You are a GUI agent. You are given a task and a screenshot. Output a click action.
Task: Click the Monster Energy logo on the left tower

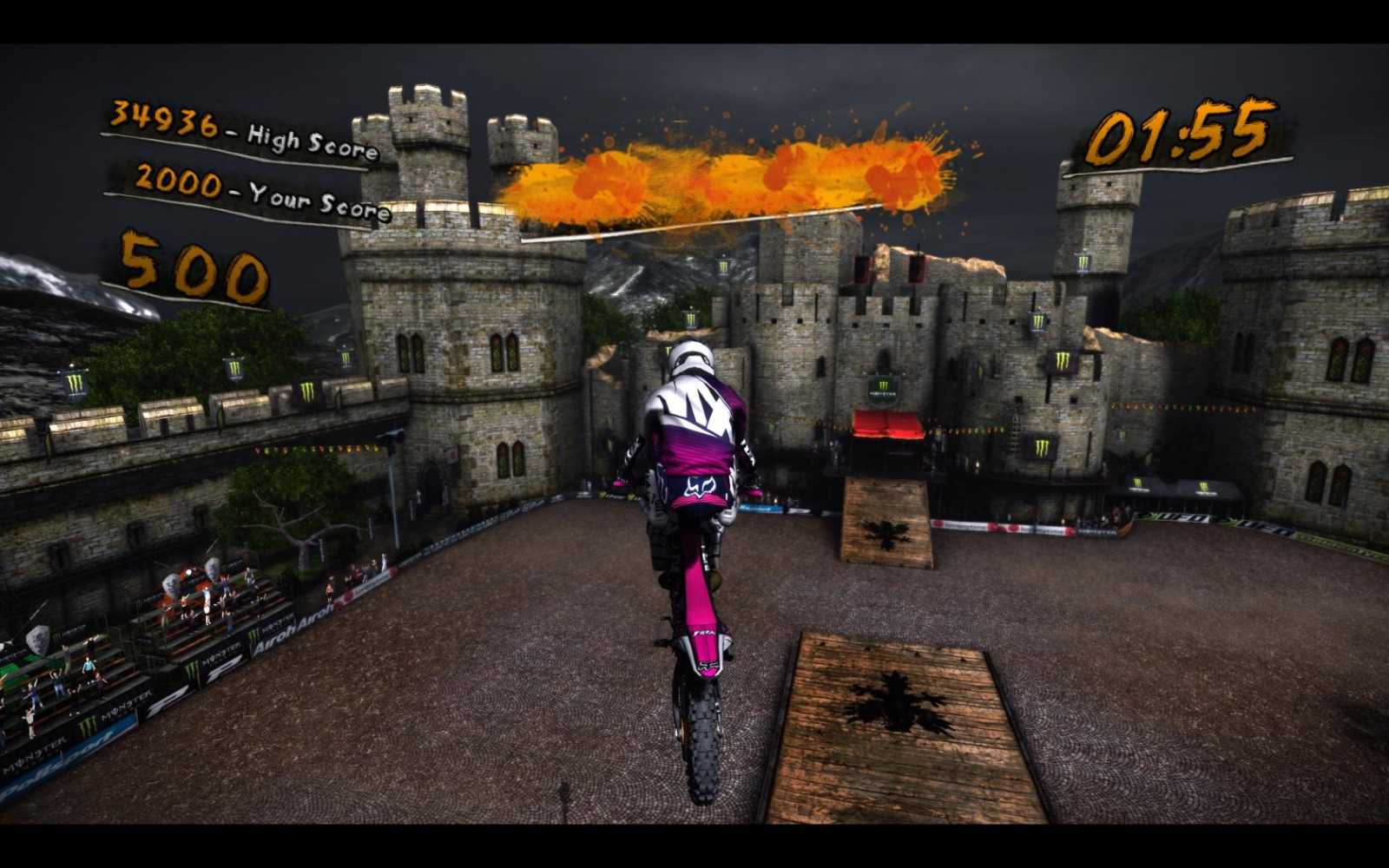click(x=76, y=380)
